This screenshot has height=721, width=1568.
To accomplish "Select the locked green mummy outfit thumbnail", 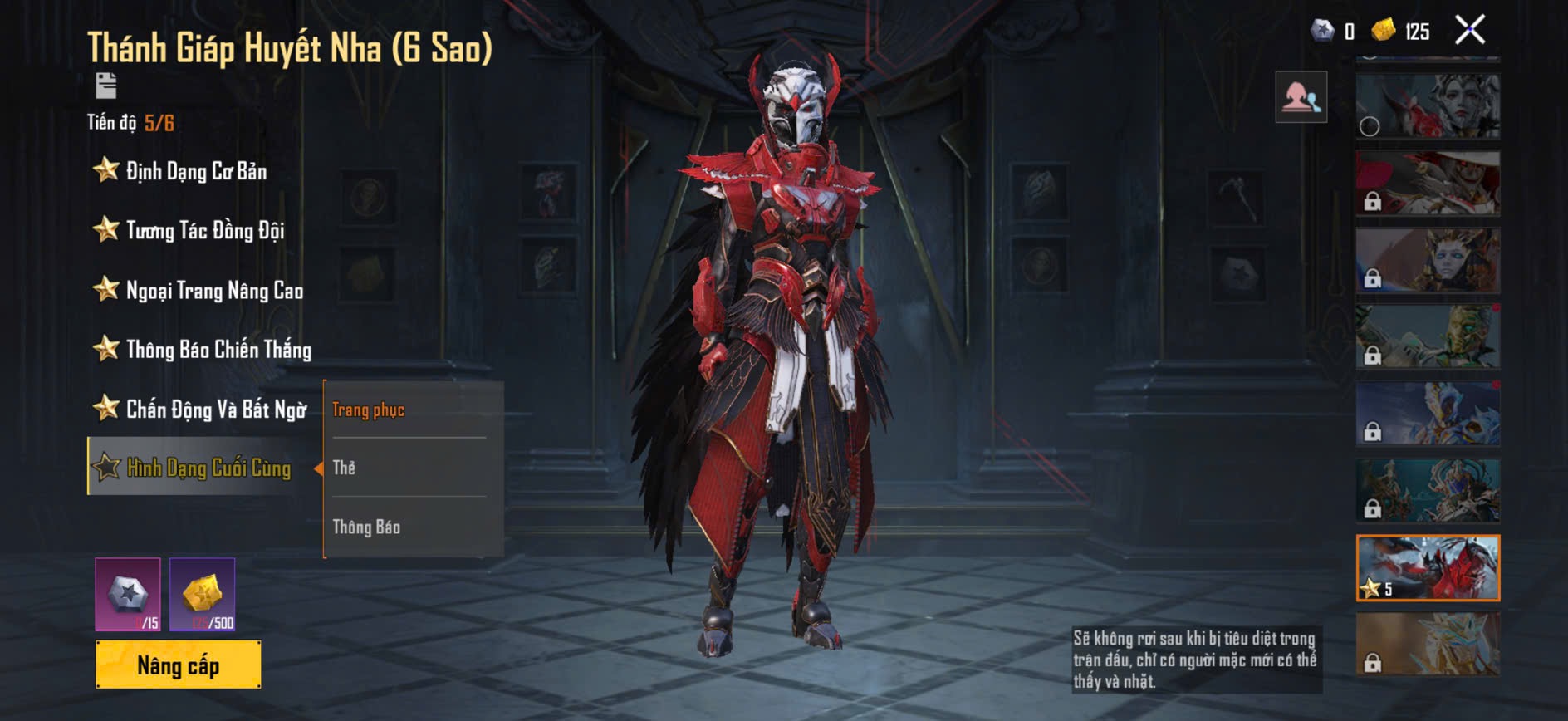I will pos(1428,336).
